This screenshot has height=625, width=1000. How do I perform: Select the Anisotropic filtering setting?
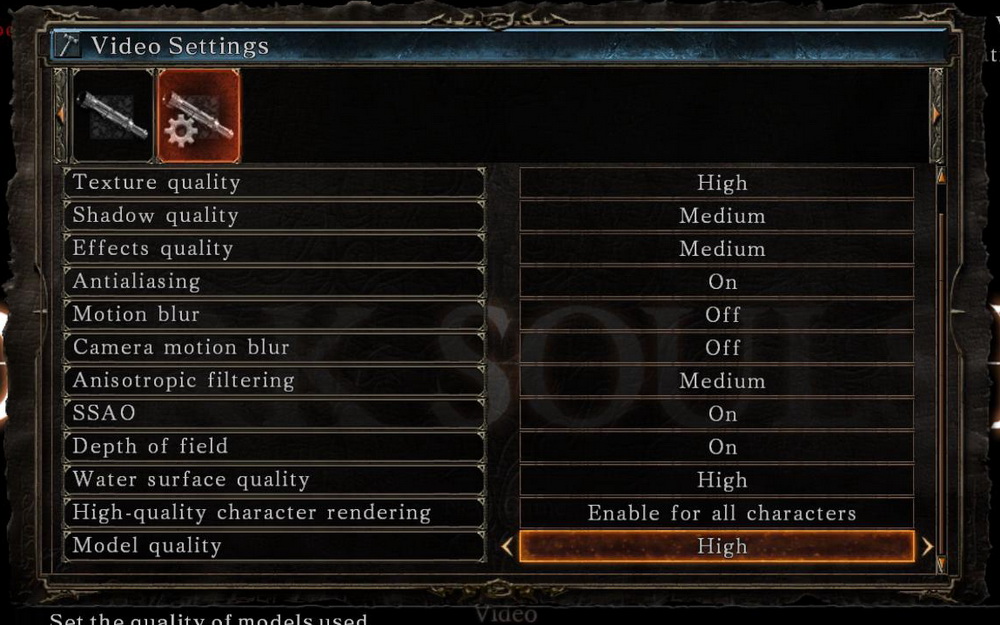(274, 381)
